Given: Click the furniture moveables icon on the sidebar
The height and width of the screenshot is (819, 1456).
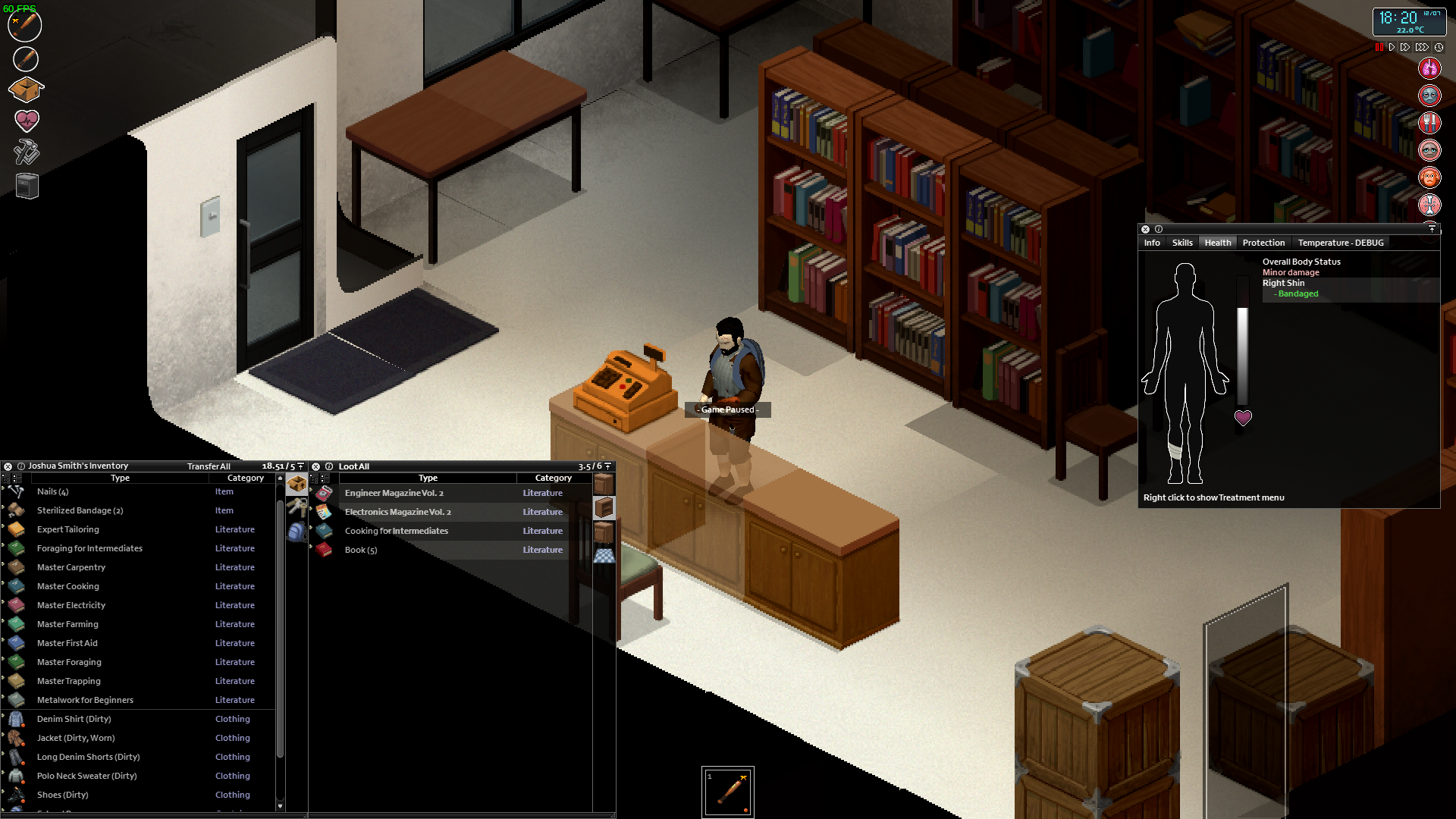Looking at the screenshot, I should click(x=26, y=186).
